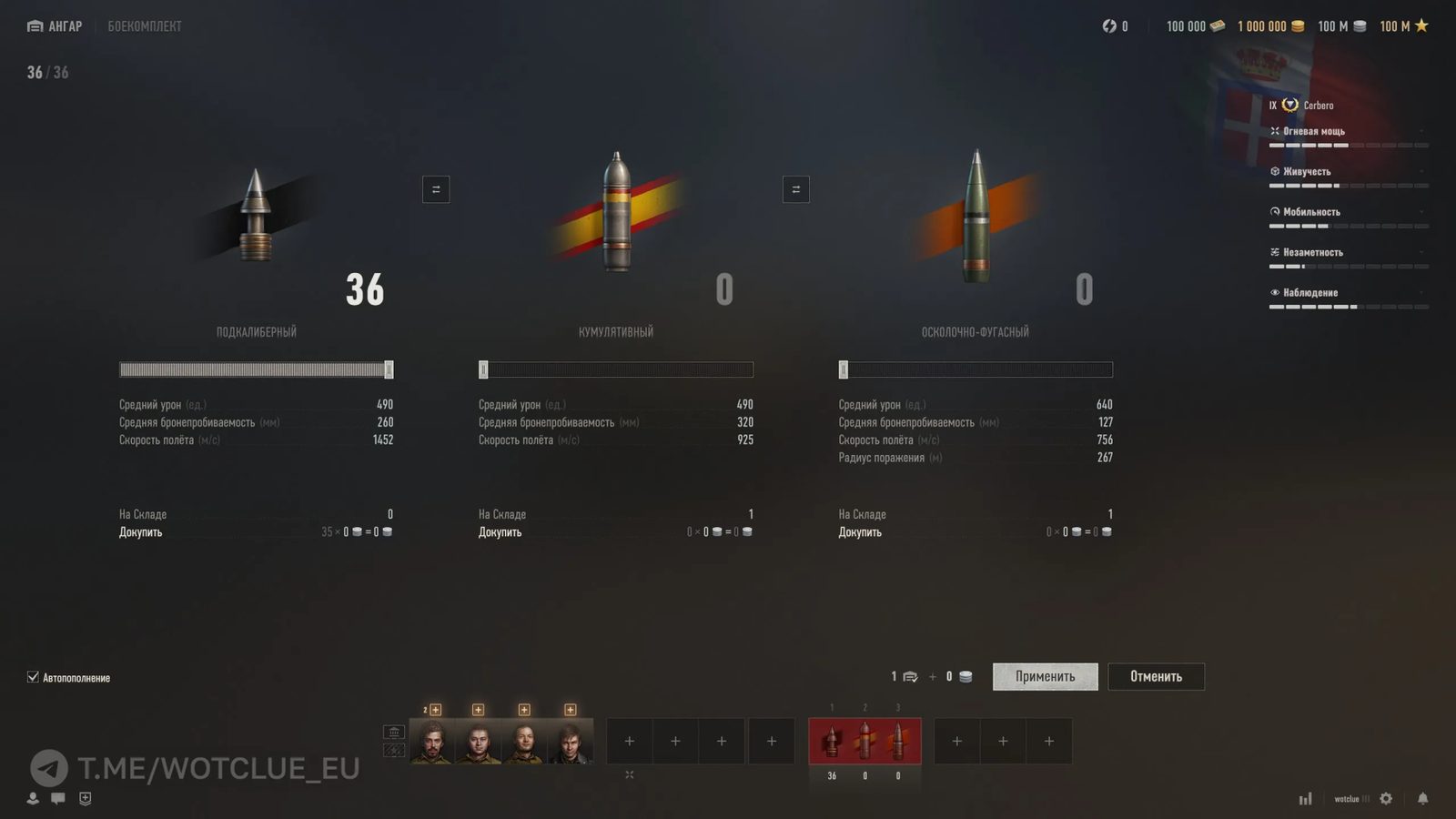The image size is (1456, 819).
Task: Expand the Живучесть stats section
Action: coord(1423,171)
